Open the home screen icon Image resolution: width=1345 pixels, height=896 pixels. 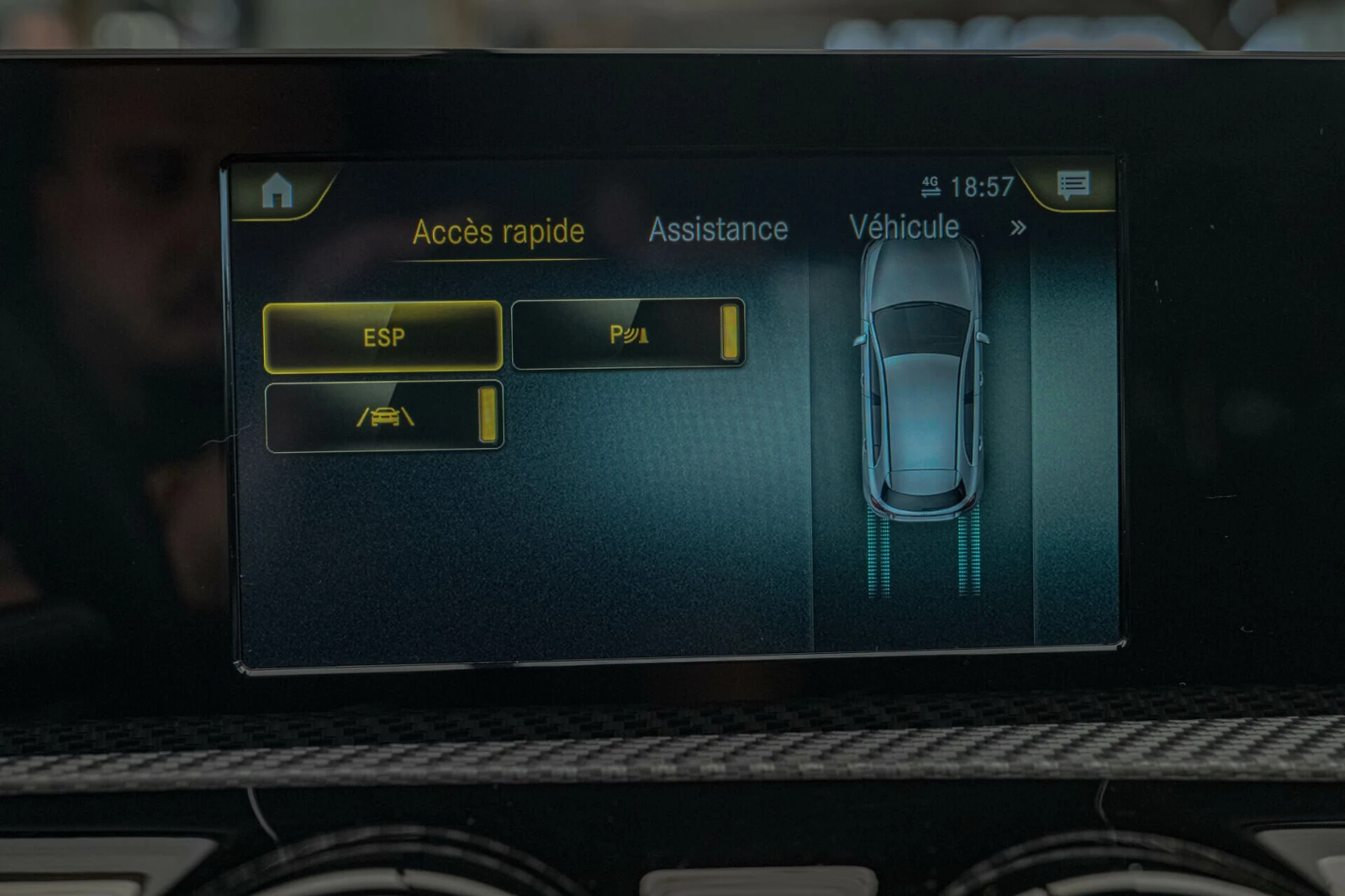[x=277, y=192]
